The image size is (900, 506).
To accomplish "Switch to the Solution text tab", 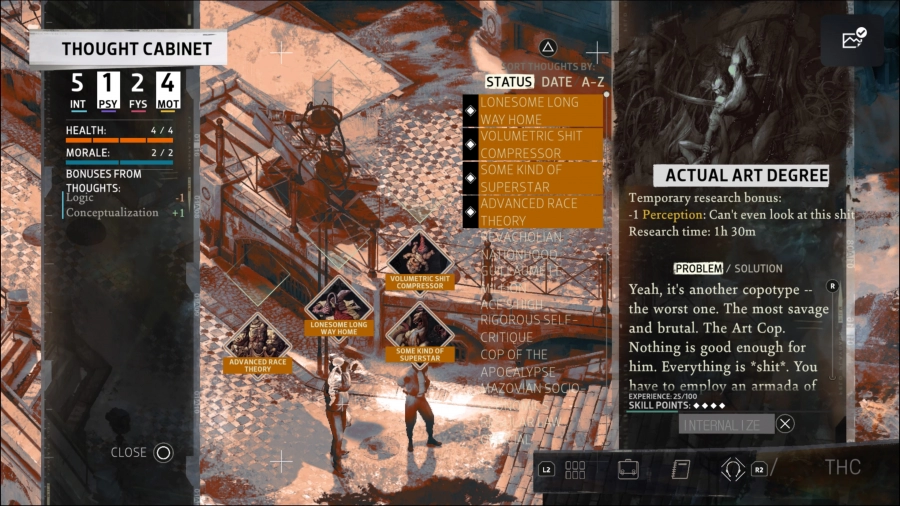I will 759,268.
